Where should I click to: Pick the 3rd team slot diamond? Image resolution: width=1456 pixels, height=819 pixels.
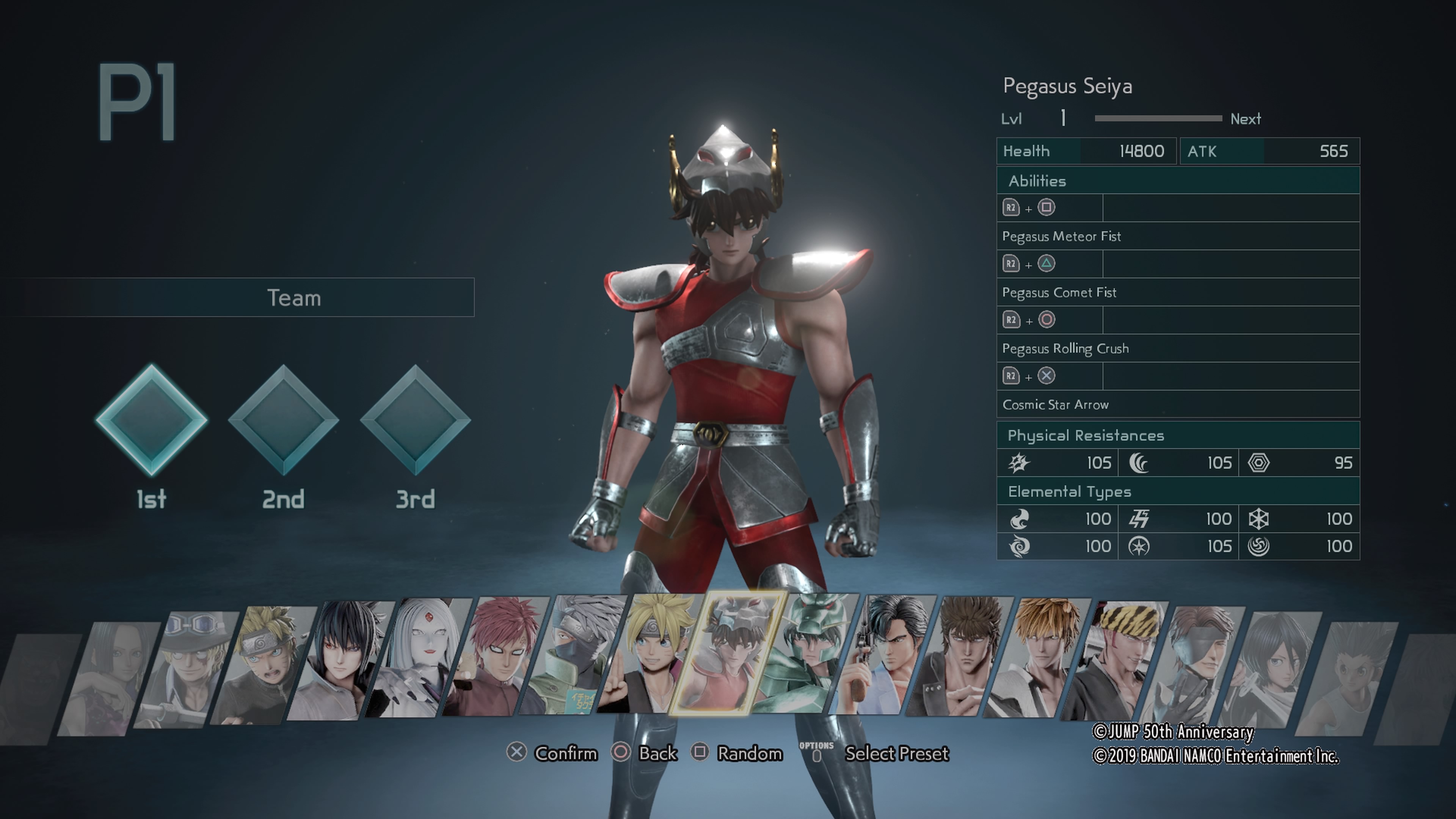coord(416,419)
